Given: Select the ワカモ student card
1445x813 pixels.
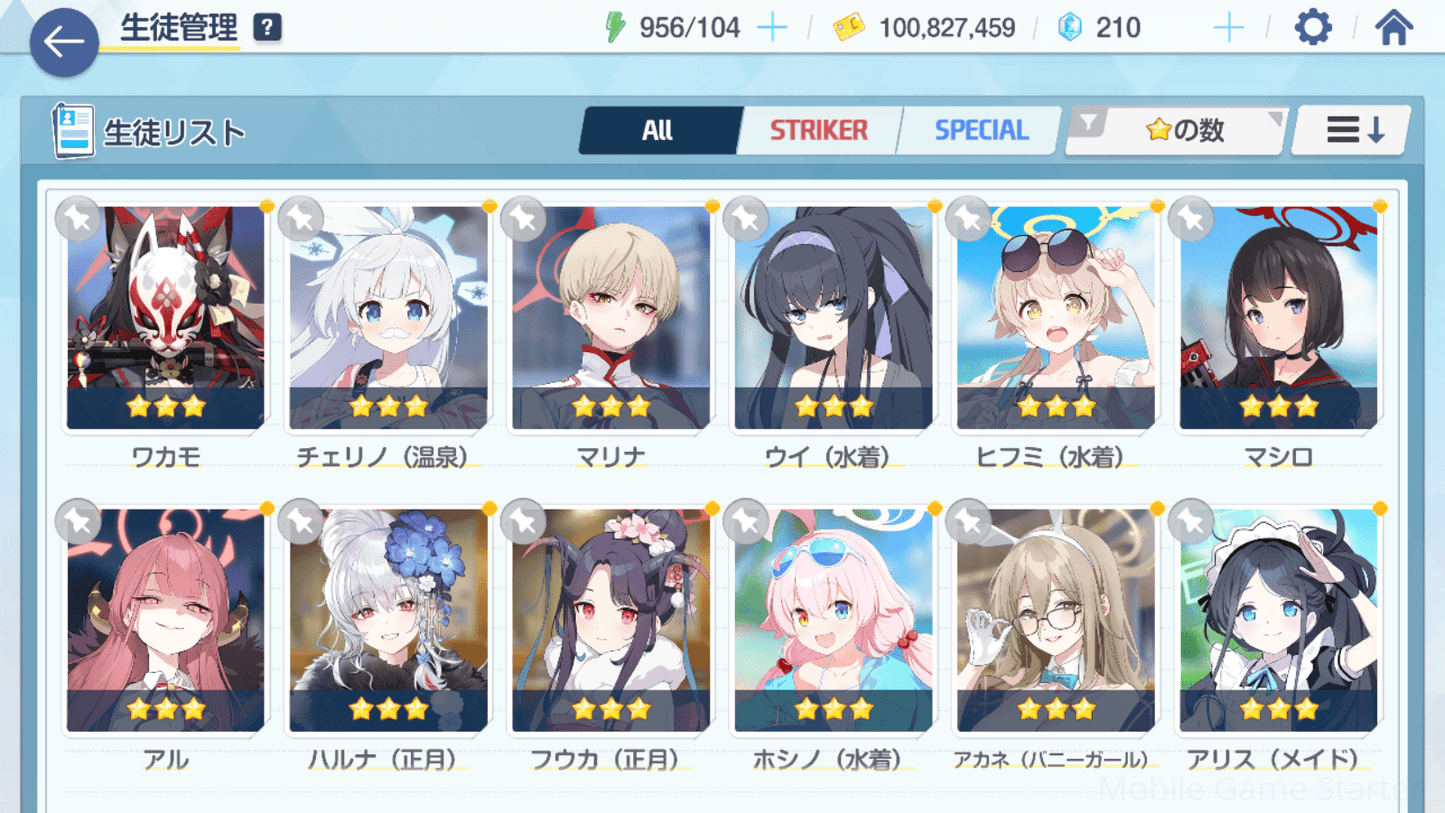Looking at the screenshot, I should tap(166, 318).
